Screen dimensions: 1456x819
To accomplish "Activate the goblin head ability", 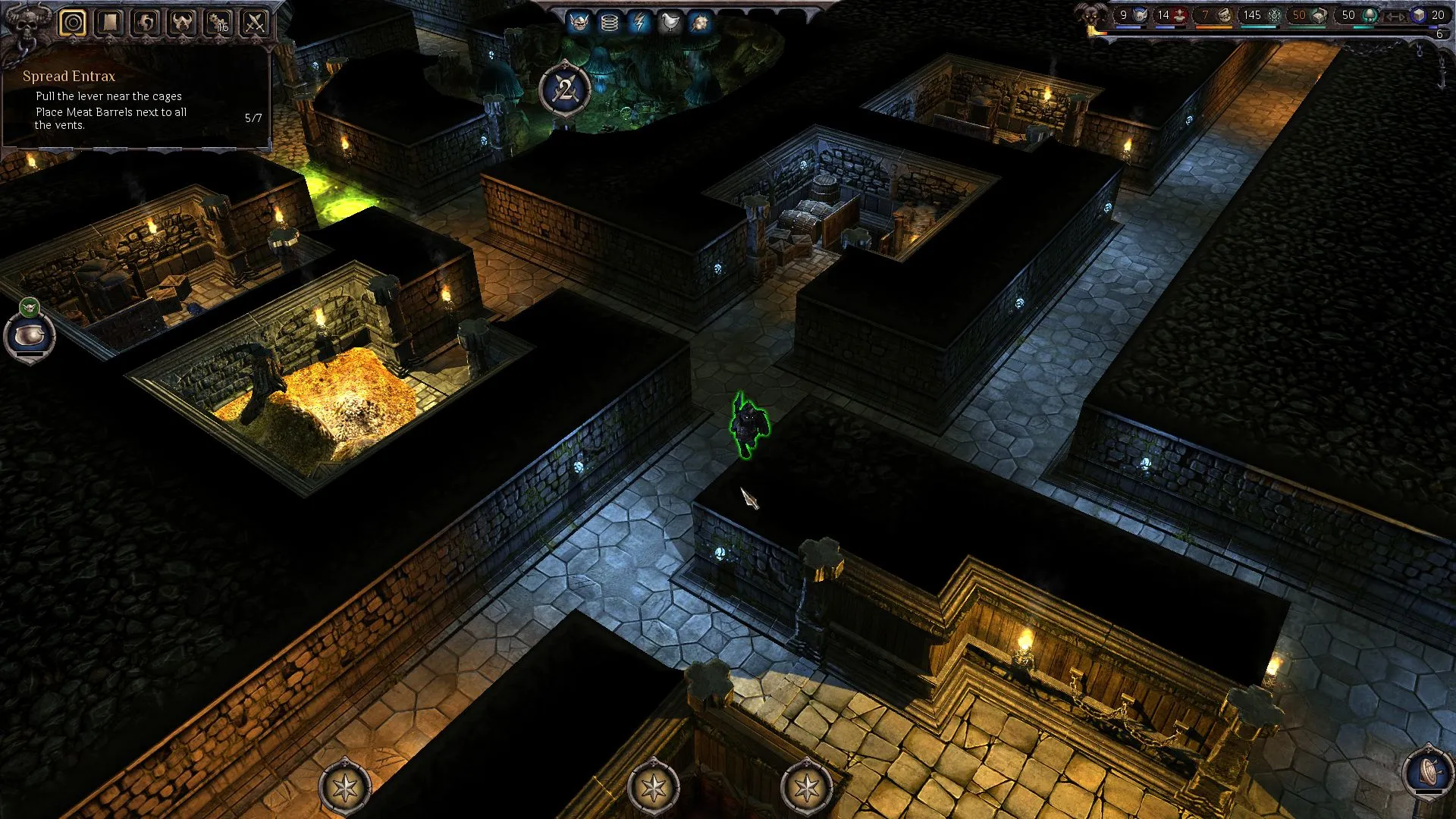I will 579,23.
